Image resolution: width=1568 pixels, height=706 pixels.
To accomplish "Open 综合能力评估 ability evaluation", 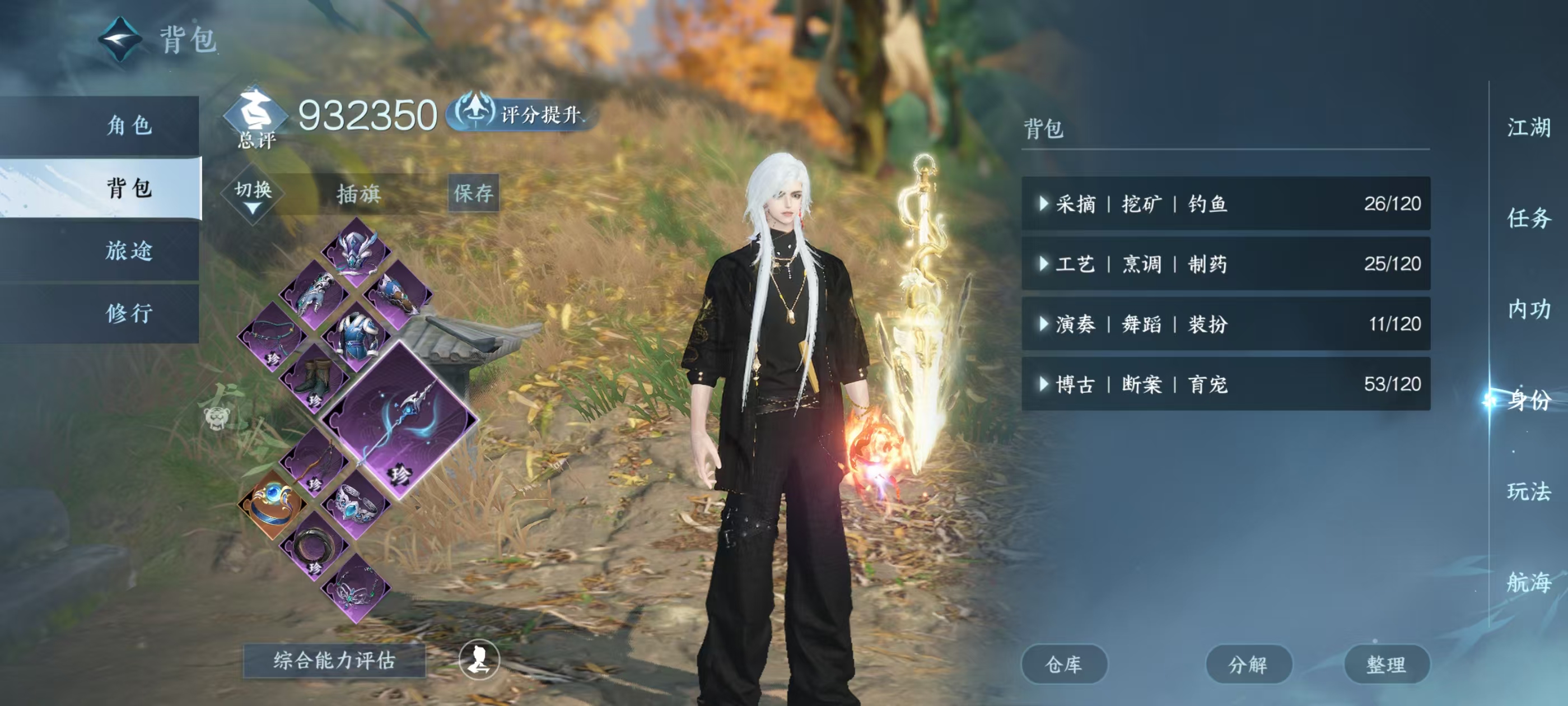I will pyautogui.click(x=334, y=660).
